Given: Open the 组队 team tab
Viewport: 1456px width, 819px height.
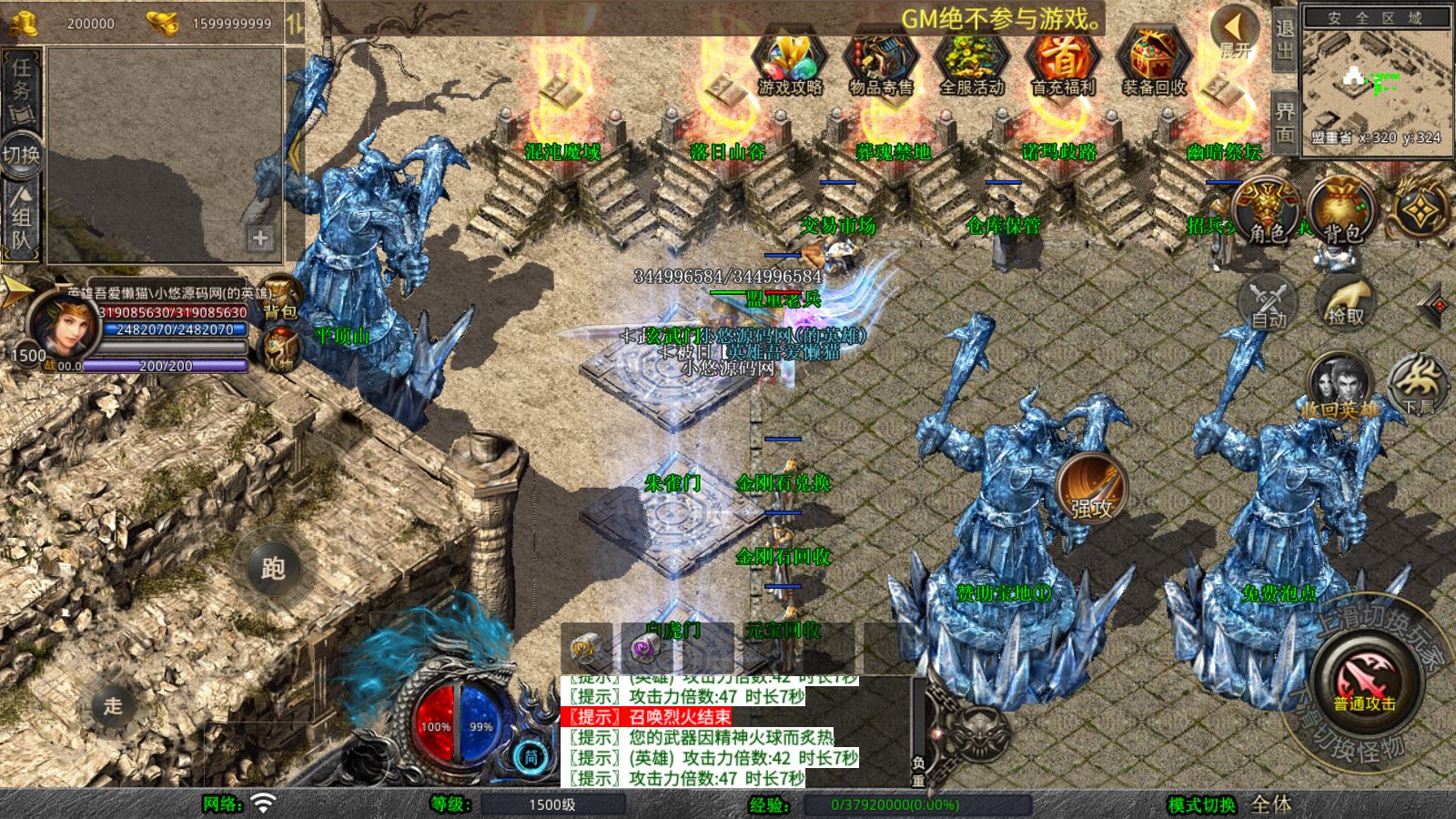Looking at the screenshot, I should tap(21, 218).
